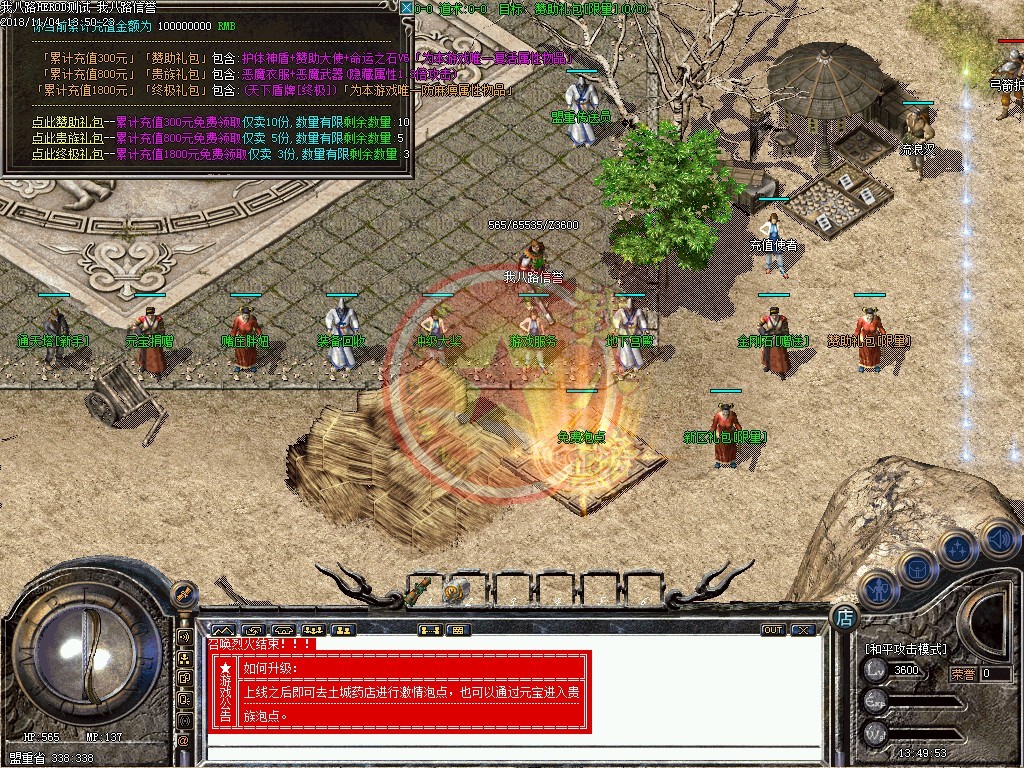Click the 点此赞助礼包 link
The image size is (1024, 768).
67,123
